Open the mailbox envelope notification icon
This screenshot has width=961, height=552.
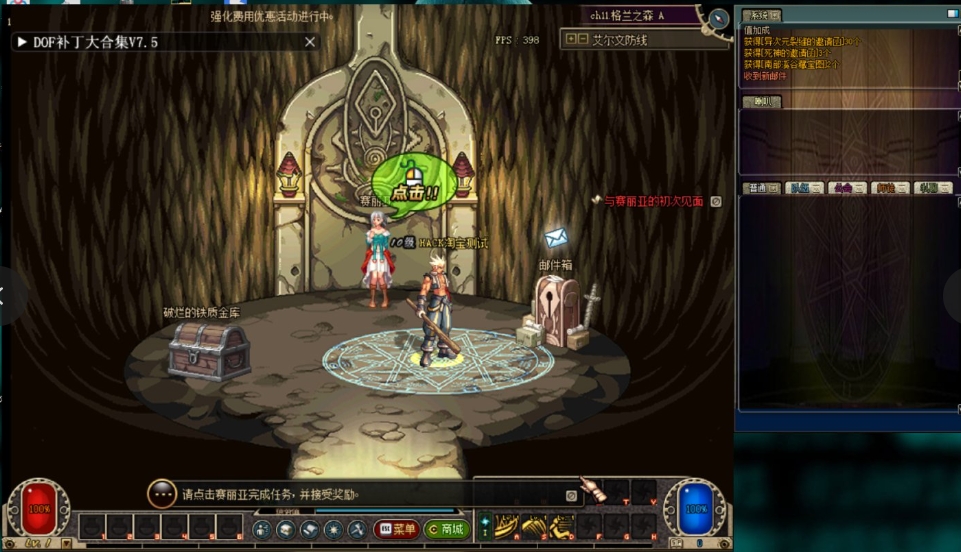pyautogui.click(x=556, y=238)
